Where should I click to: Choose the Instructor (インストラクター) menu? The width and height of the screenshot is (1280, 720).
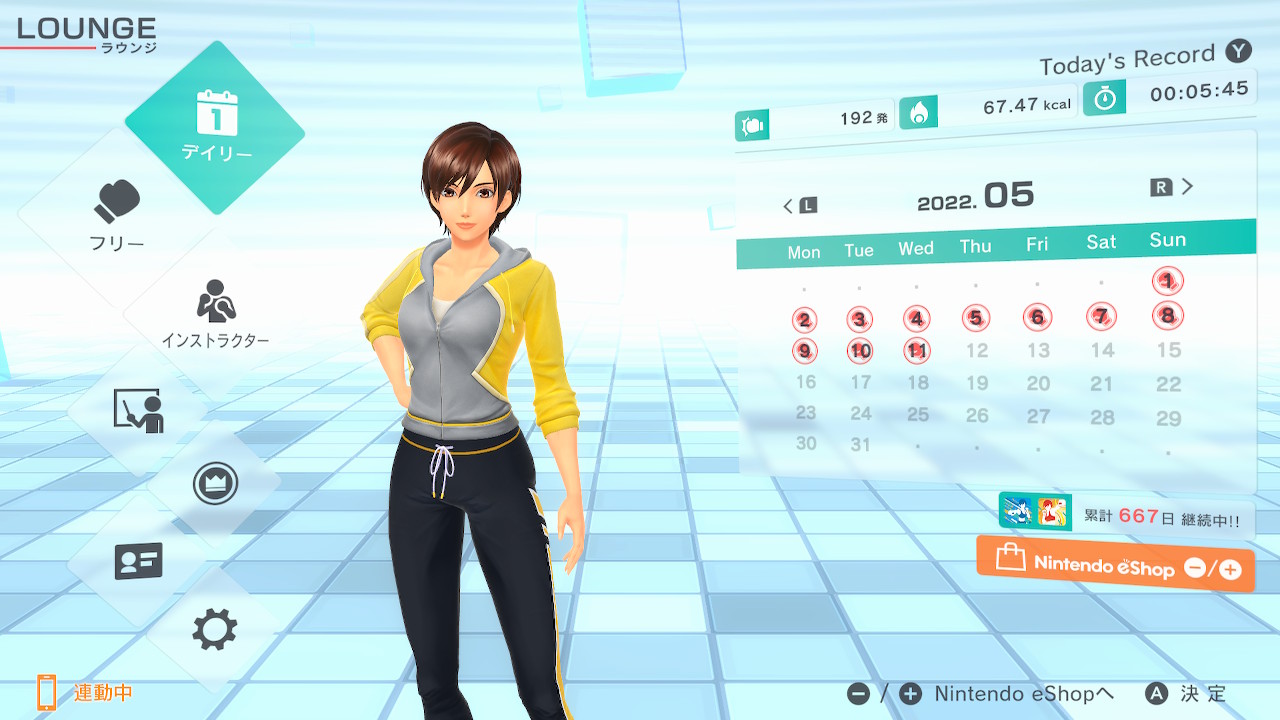215,314
